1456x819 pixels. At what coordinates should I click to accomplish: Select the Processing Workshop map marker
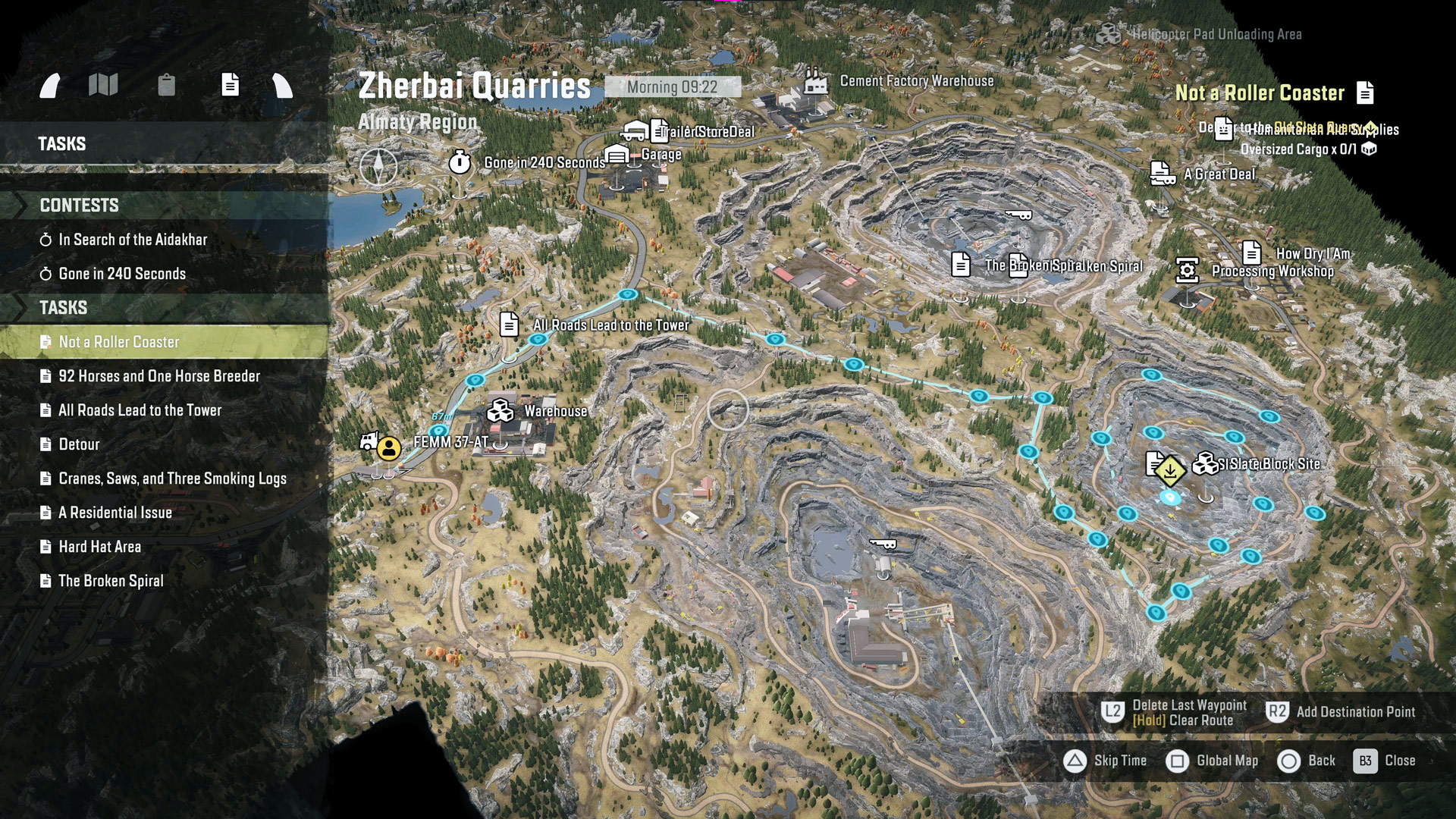pyautogui.click(x=1188, y=271)
